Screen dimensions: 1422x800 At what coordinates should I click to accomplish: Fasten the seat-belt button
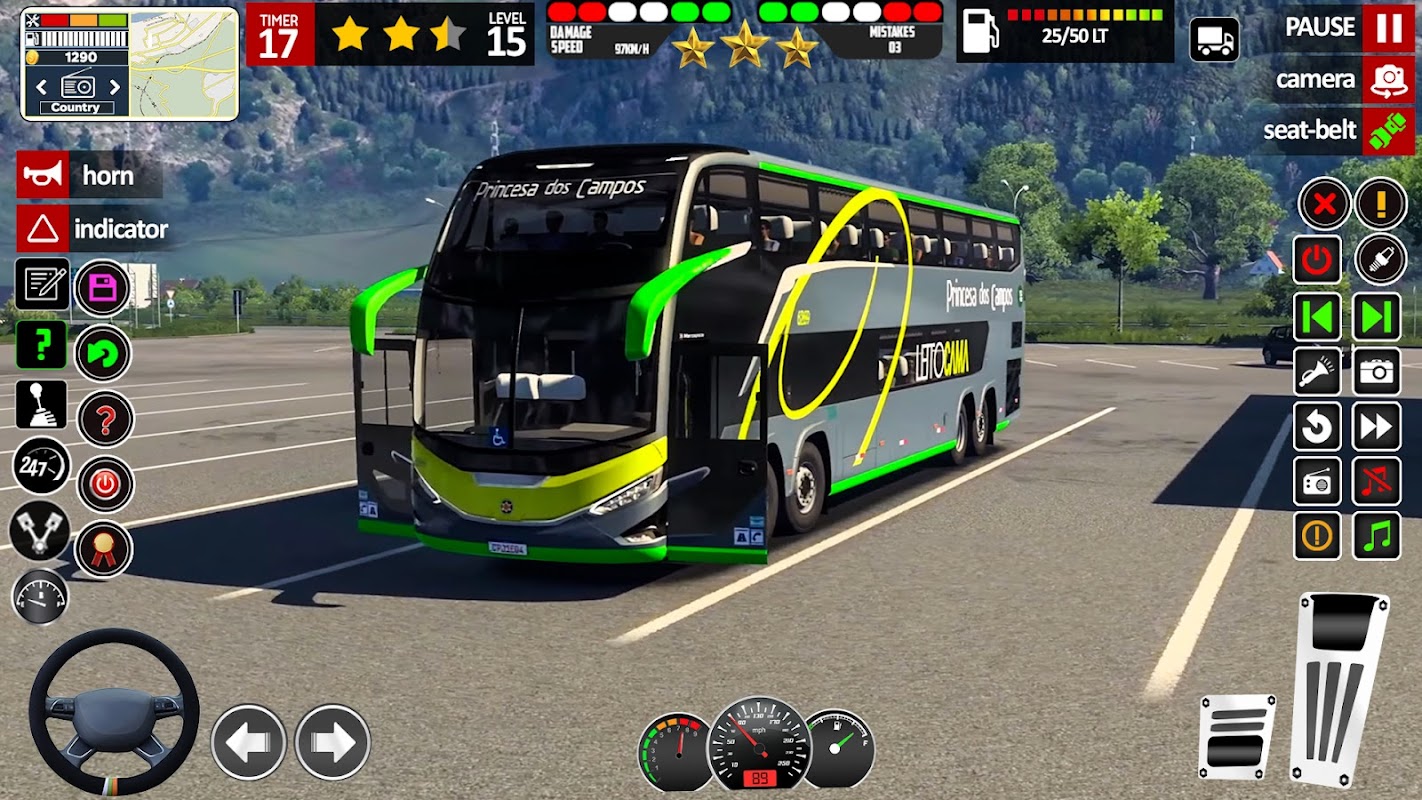pos(1387,131)
